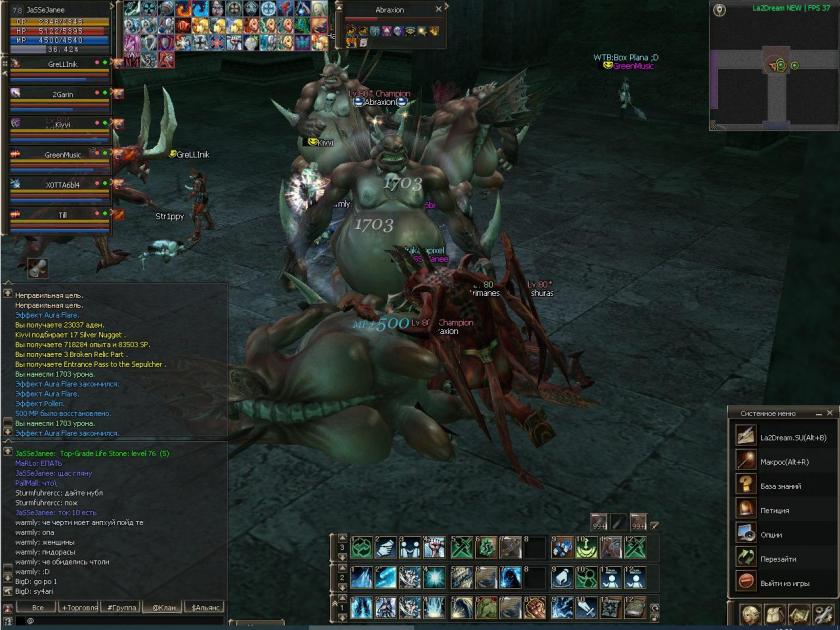Minimize the Системное меню window
The width and height of the screenshot is (840, 630).
820,412
